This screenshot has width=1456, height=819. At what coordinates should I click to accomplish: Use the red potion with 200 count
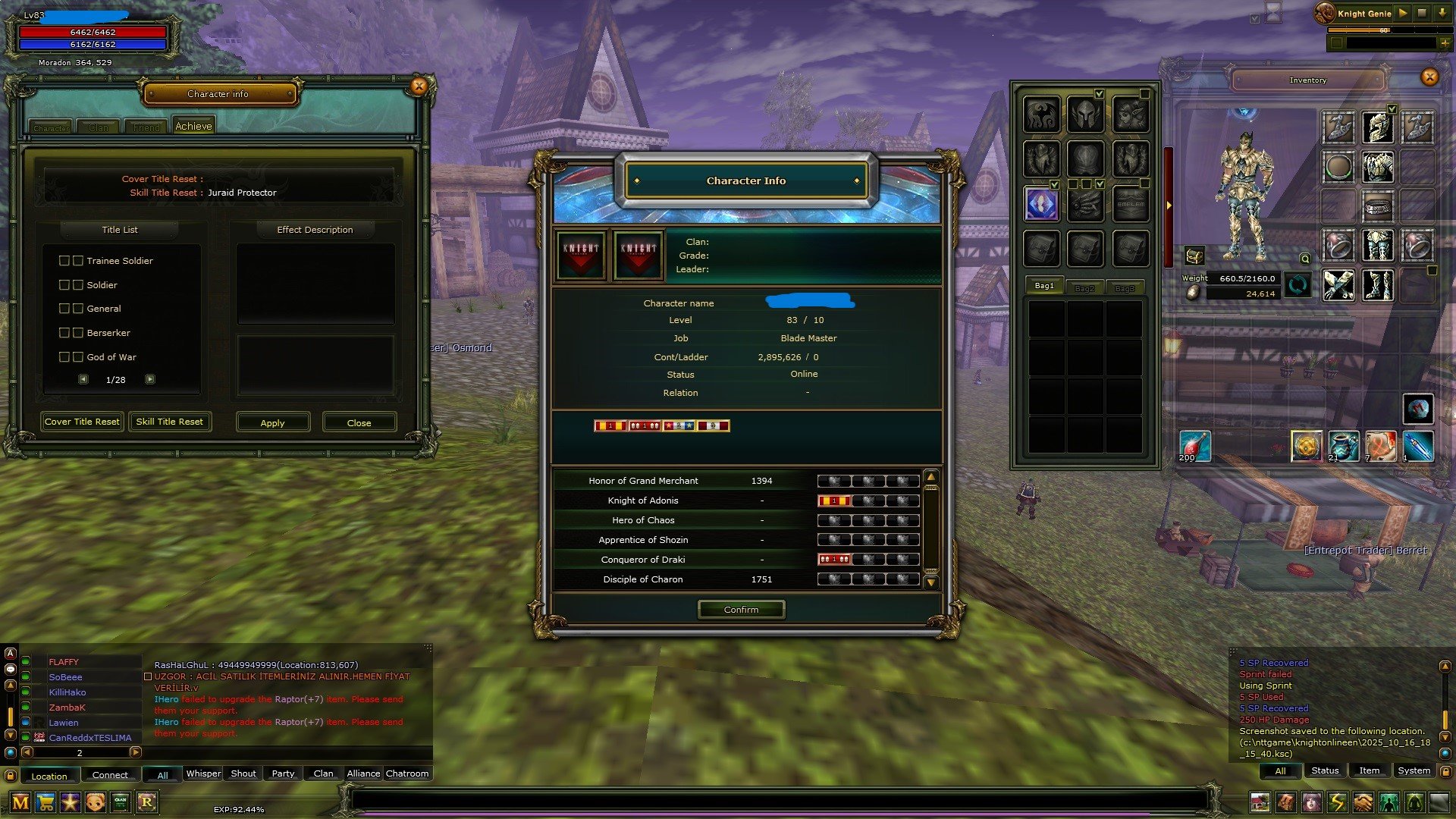click(1195, 446)
